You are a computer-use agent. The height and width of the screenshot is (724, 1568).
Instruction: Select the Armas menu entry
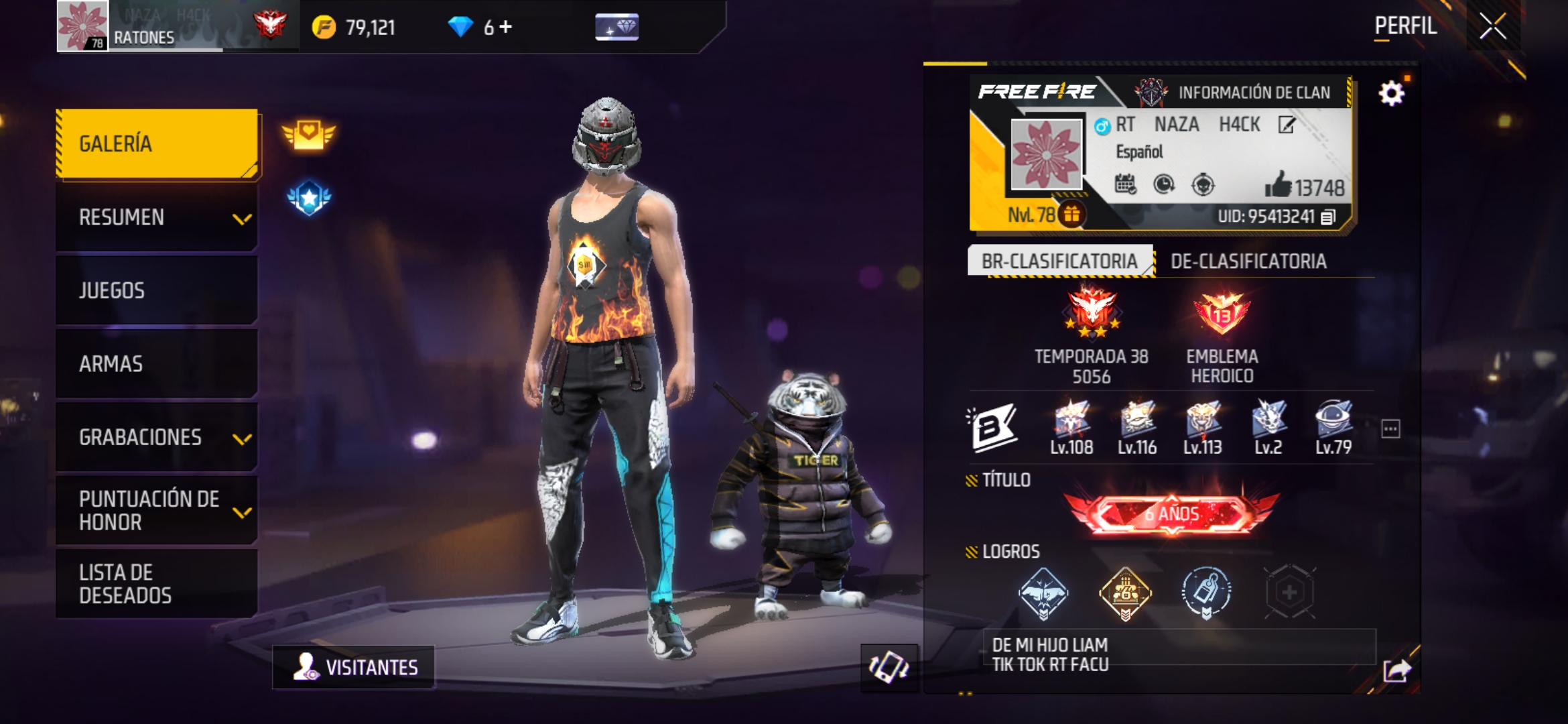coord(157,364)
